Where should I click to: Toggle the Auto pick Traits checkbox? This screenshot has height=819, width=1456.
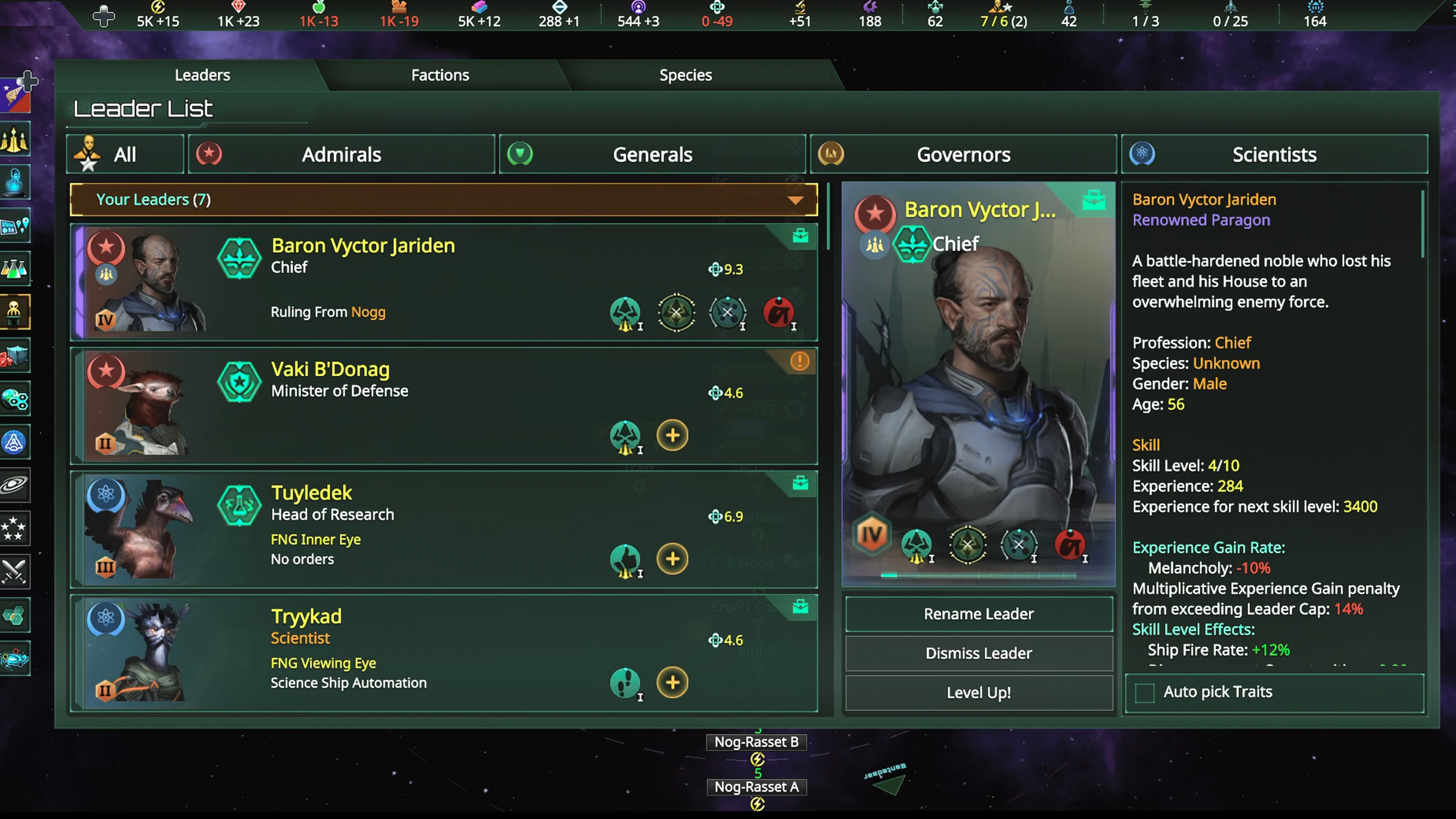[1145, 692]
